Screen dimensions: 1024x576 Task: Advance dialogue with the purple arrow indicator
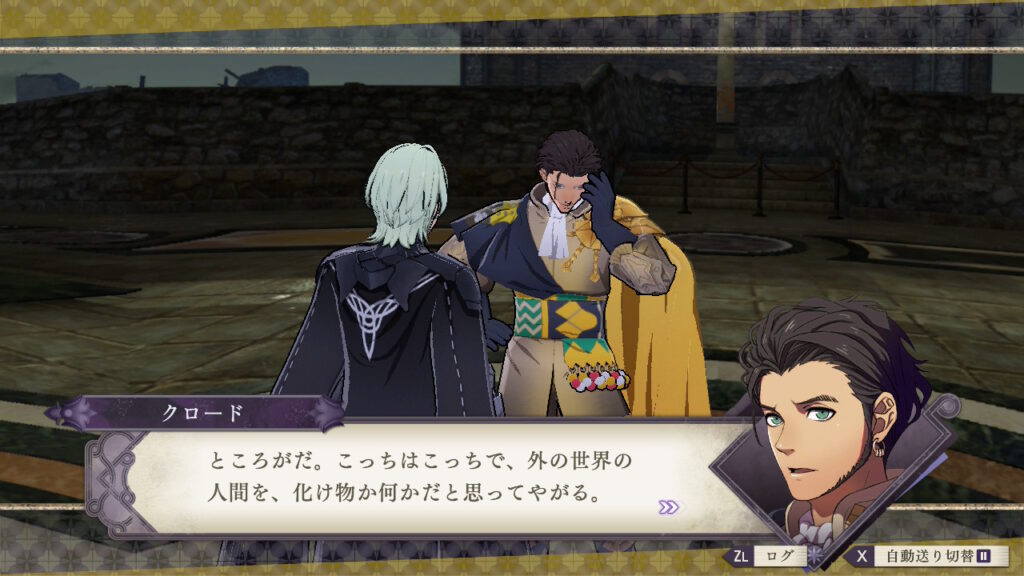pos(668,507)
